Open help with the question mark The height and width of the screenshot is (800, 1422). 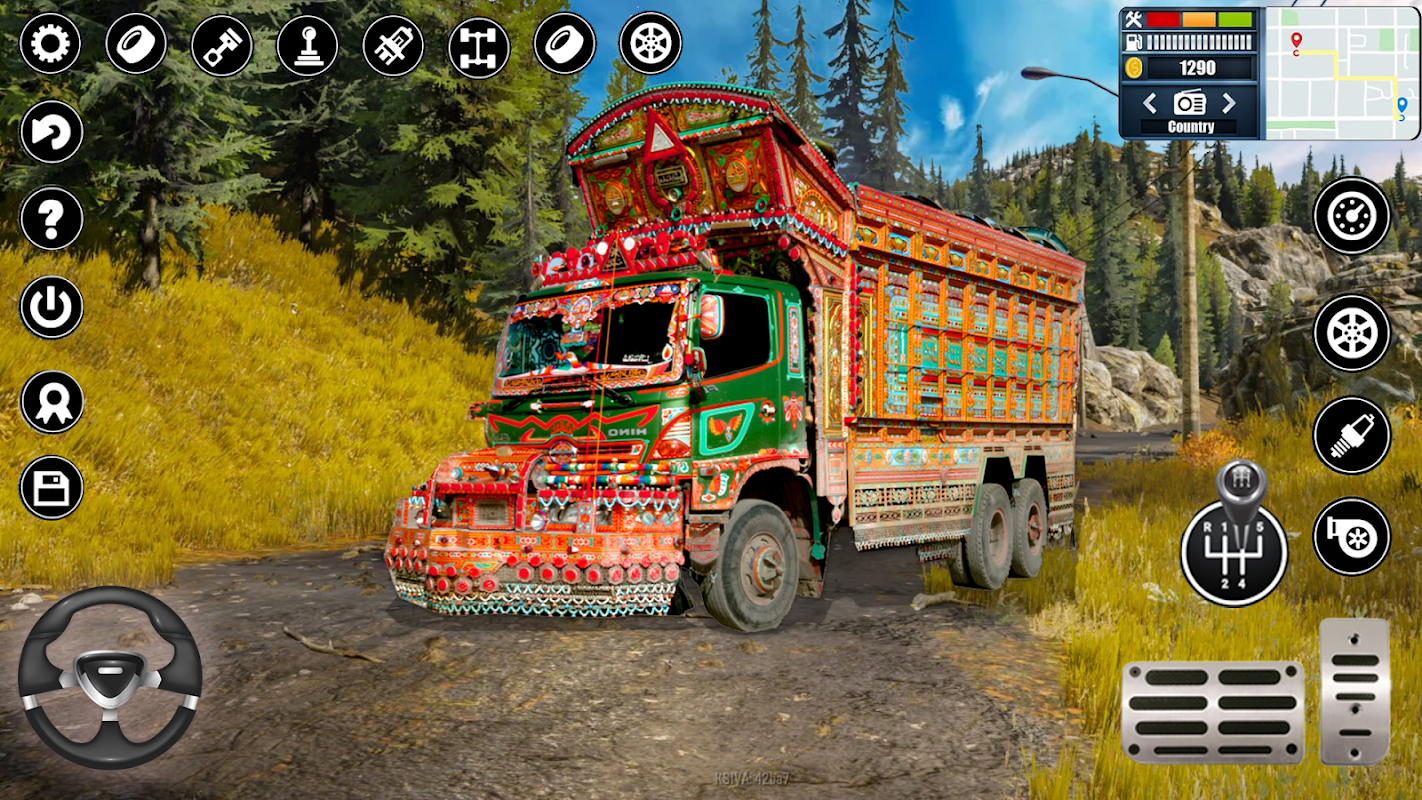click(x=51, y=218)
